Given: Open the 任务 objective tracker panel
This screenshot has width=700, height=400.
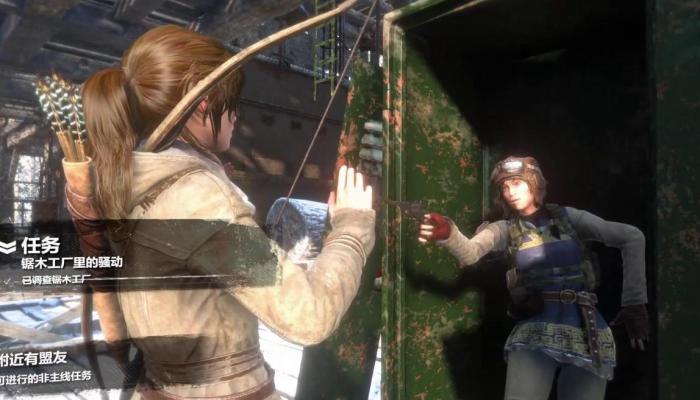Looking at the screenshot, I should point(40,245).
